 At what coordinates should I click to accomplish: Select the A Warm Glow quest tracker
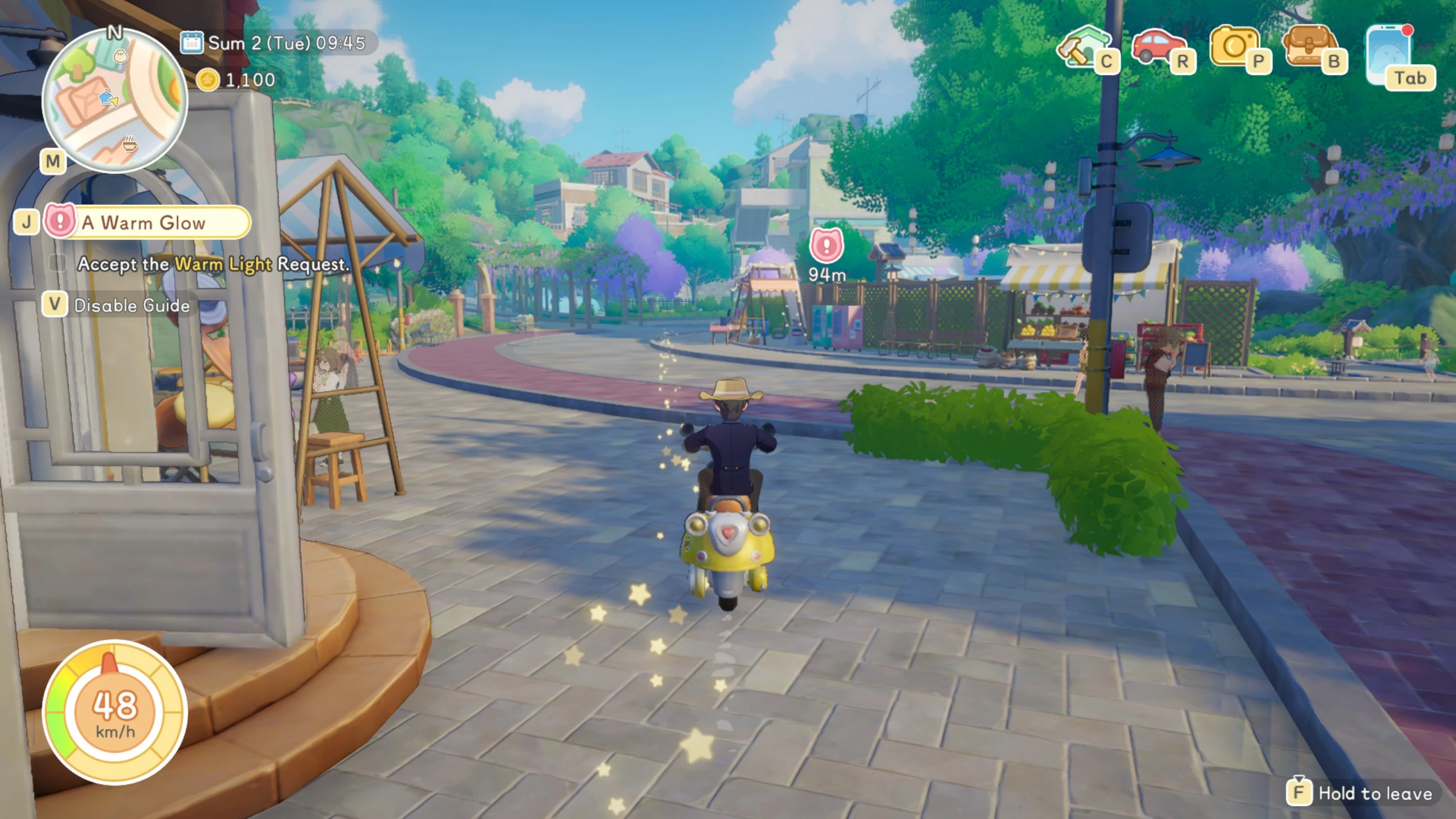point(148,222)
